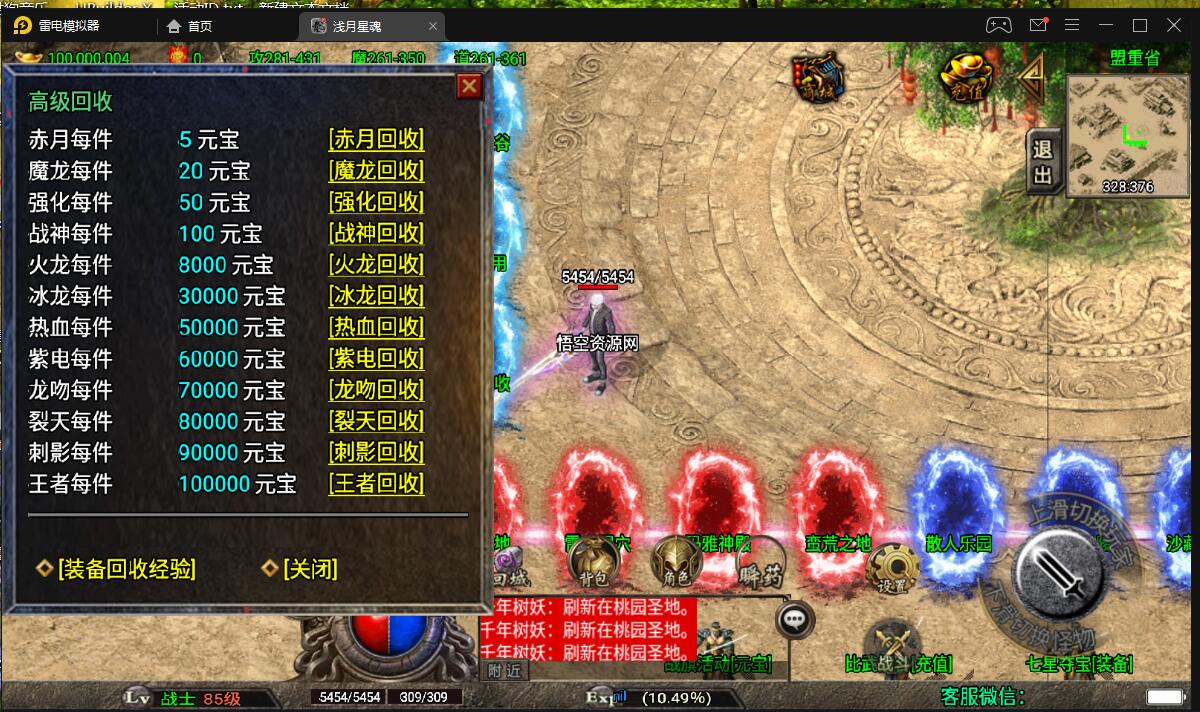Click the 王者回收 link

[x=376, y=484]
